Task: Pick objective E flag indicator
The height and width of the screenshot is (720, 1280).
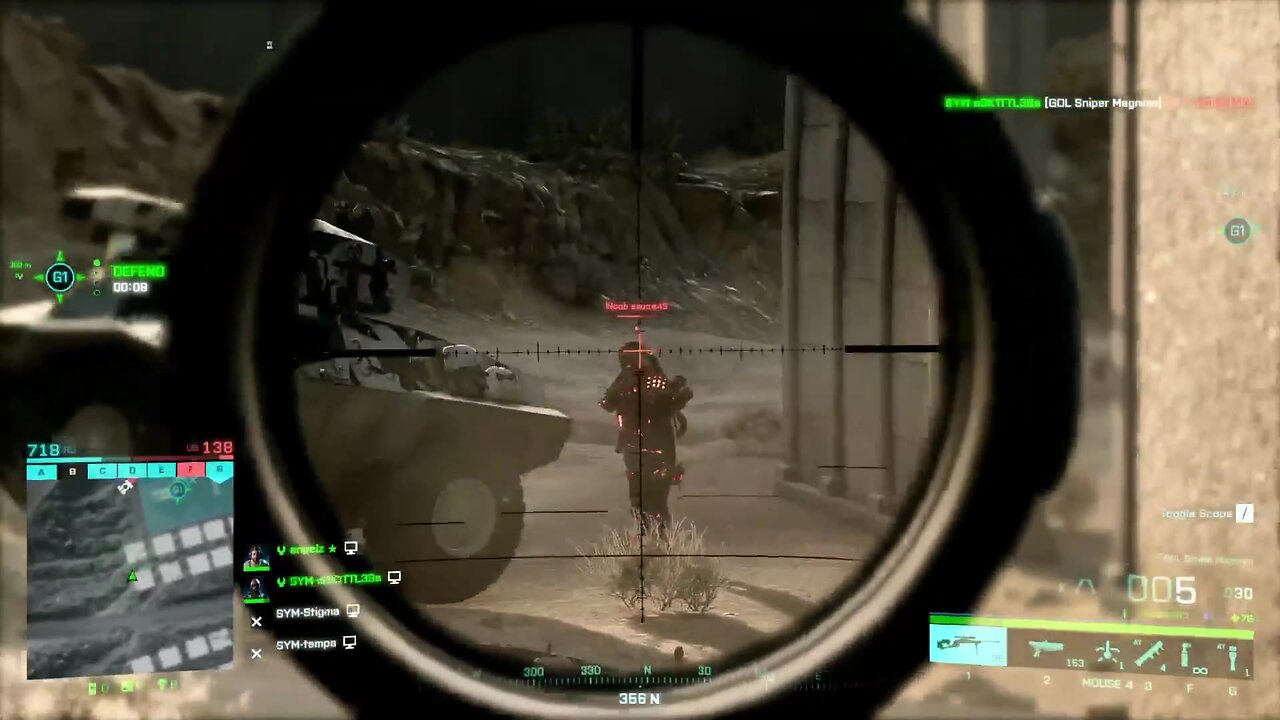Action: (x=161, y=471)
